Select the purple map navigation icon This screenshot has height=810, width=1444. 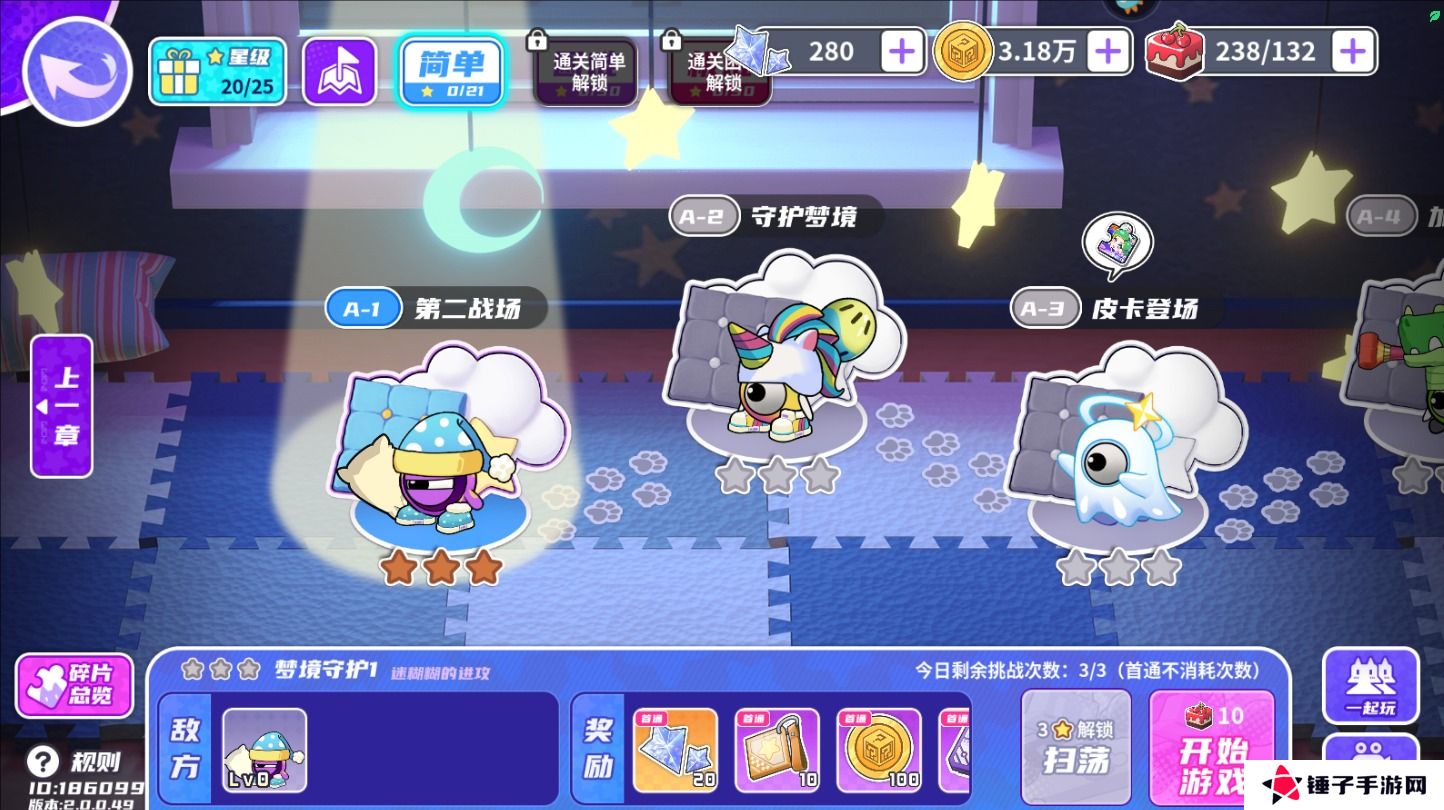pyautogui.click(x=339, y=71)
